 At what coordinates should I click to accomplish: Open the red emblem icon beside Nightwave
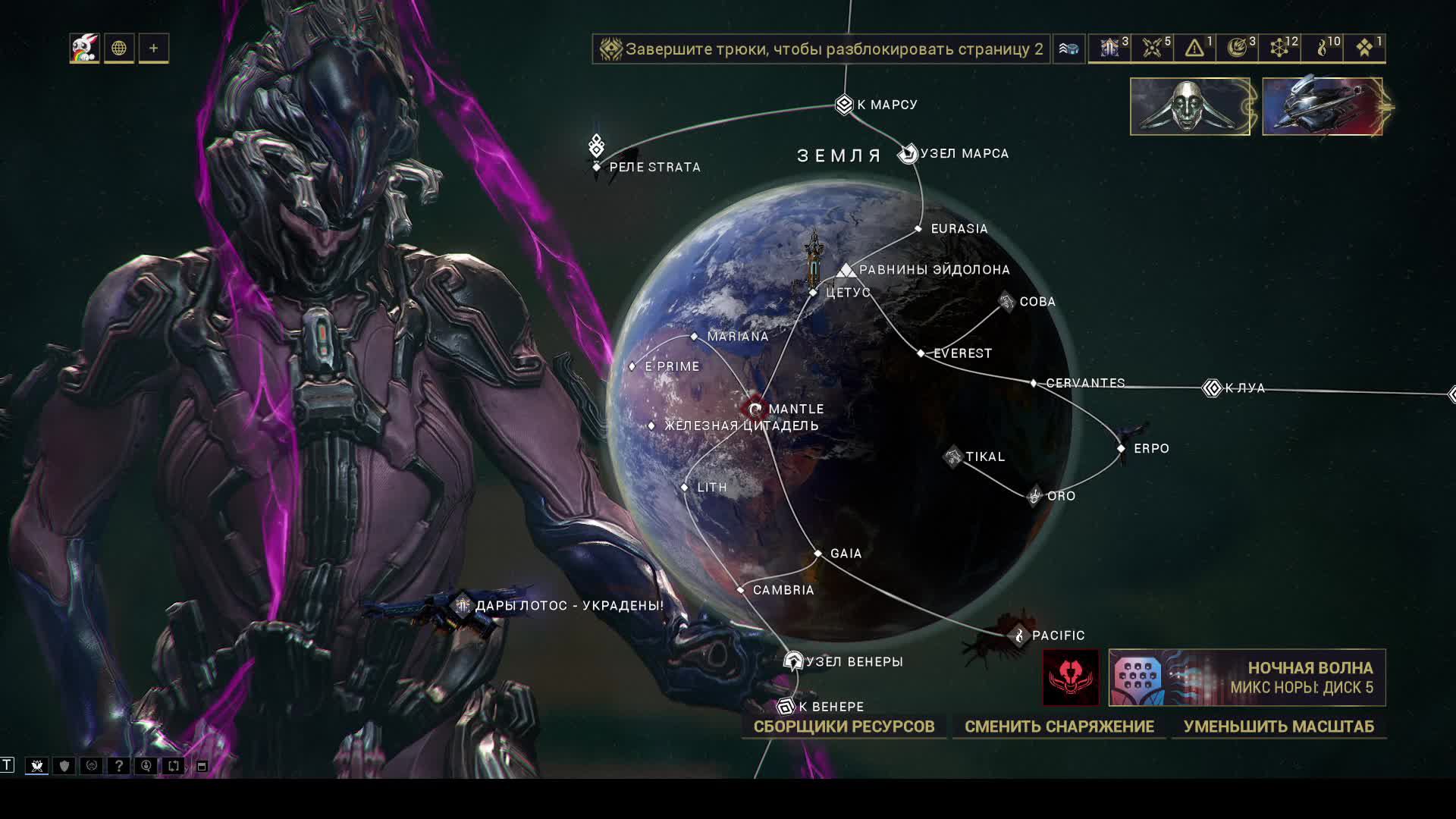[x=1070, y=677]
